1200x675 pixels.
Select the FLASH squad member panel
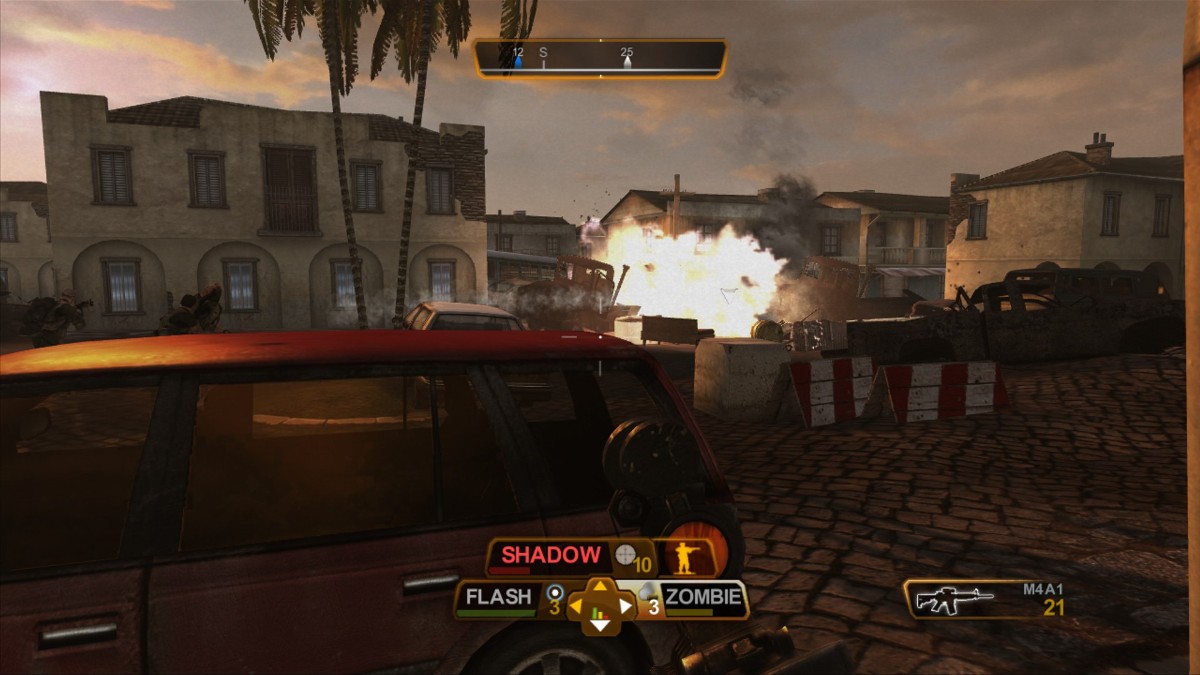[x=498, y=599]
